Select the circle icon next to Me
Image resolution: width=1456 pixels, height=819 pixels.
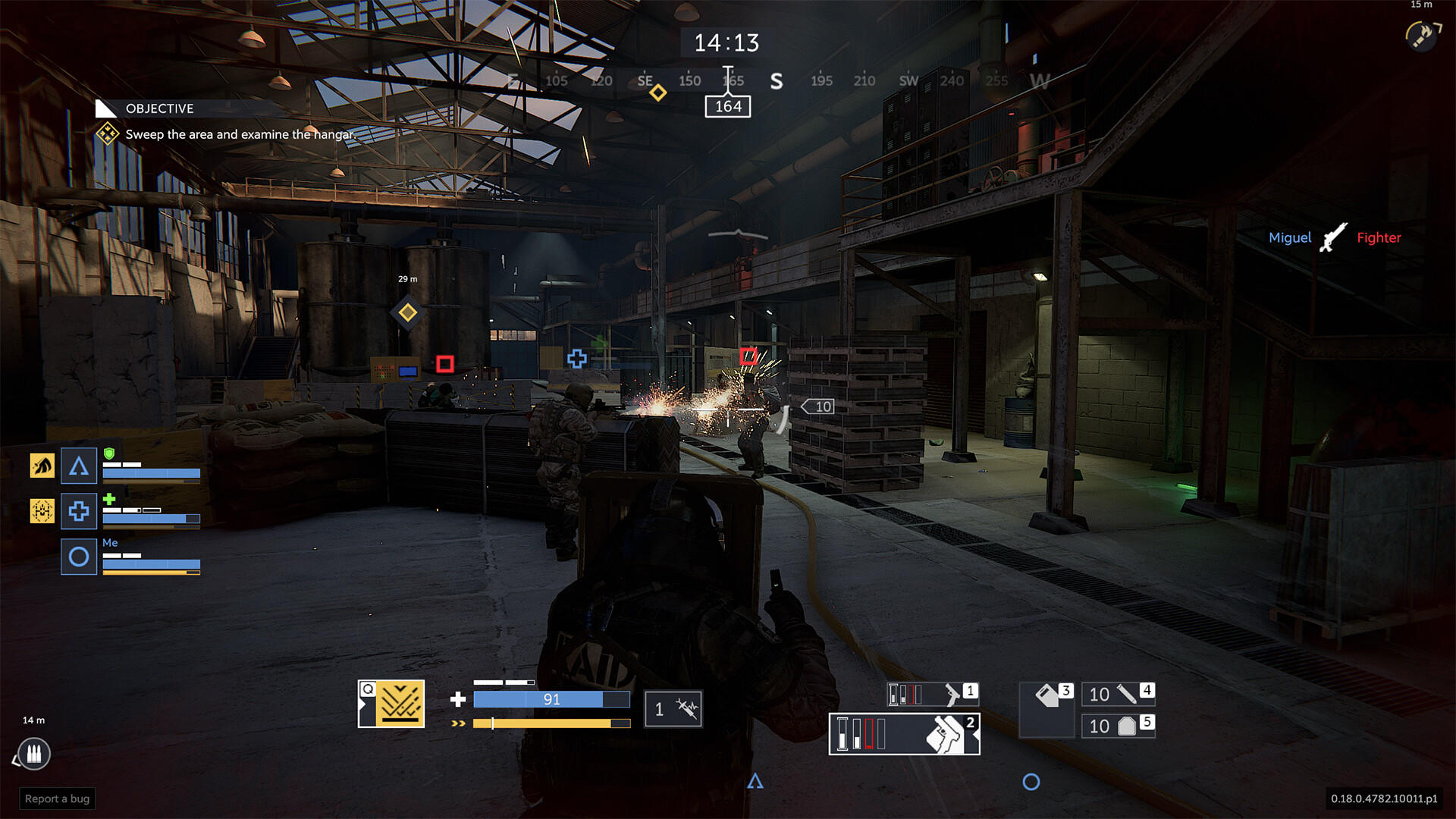click(x=78, y=556)
